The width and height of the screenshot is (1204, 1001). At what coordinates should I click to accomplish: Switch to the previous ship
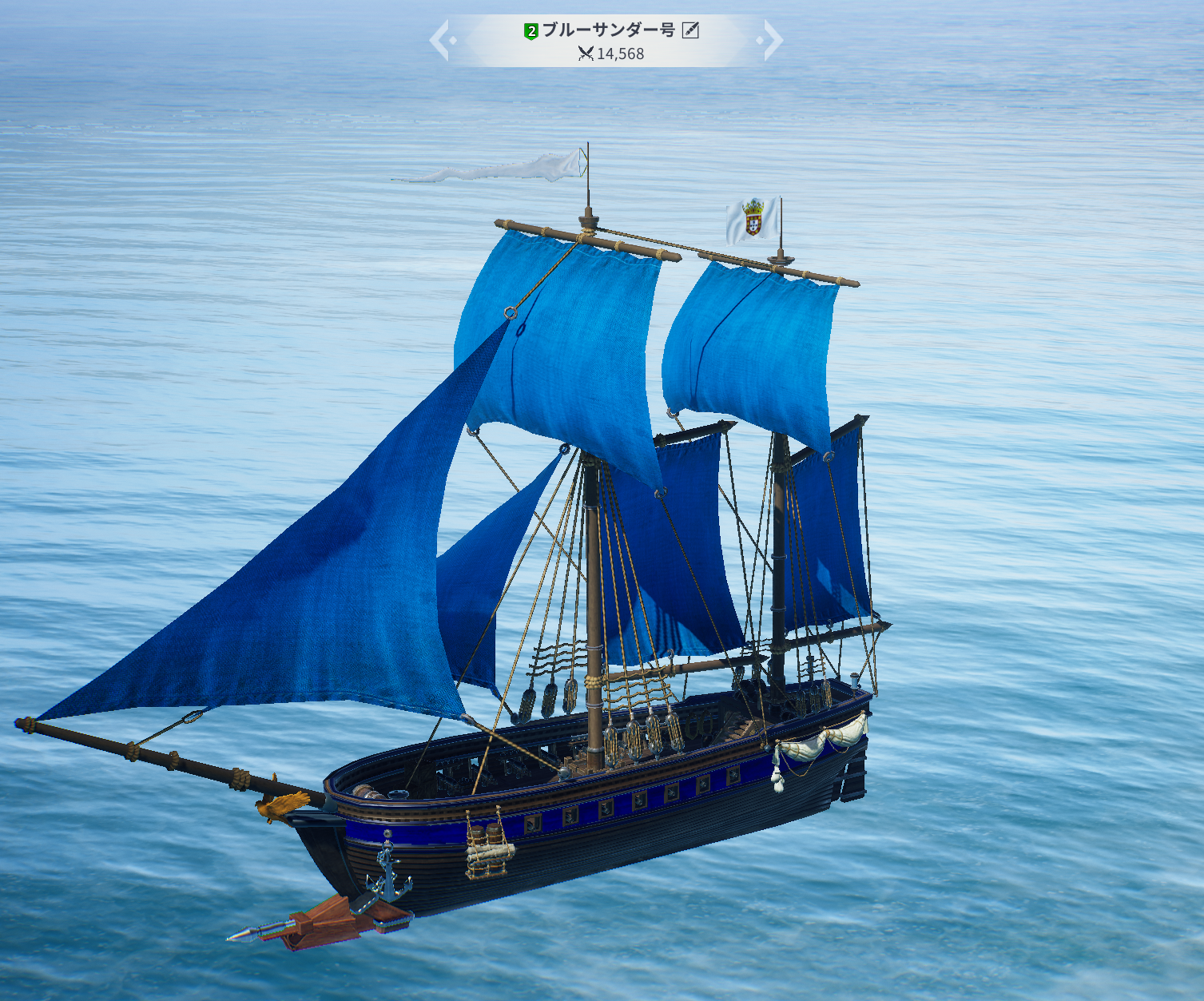(x=441, y=41)
